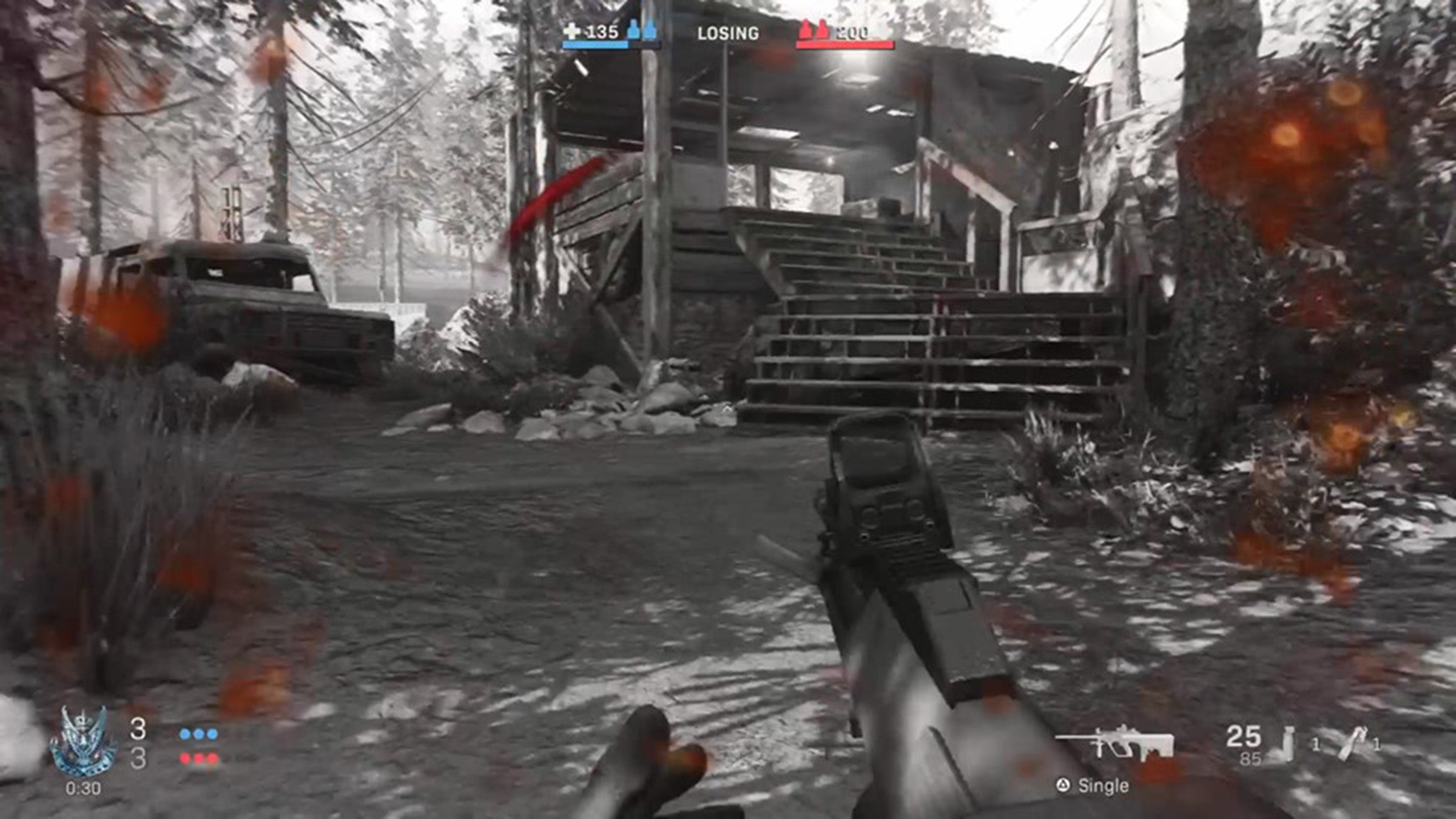This screenshot has width=1456, height=819.
Task: Toggle the first blue respawn dot
Action: click(x=184, y=735)
